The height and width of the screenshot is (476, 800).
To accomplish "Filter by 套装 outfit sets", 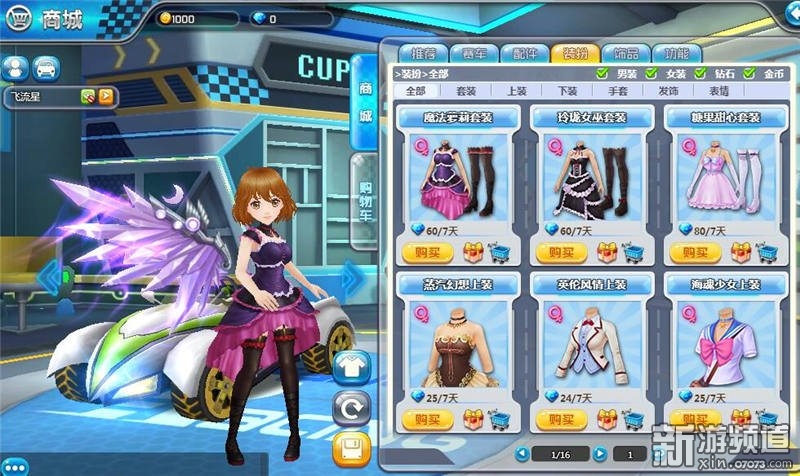I will (468, 90).
